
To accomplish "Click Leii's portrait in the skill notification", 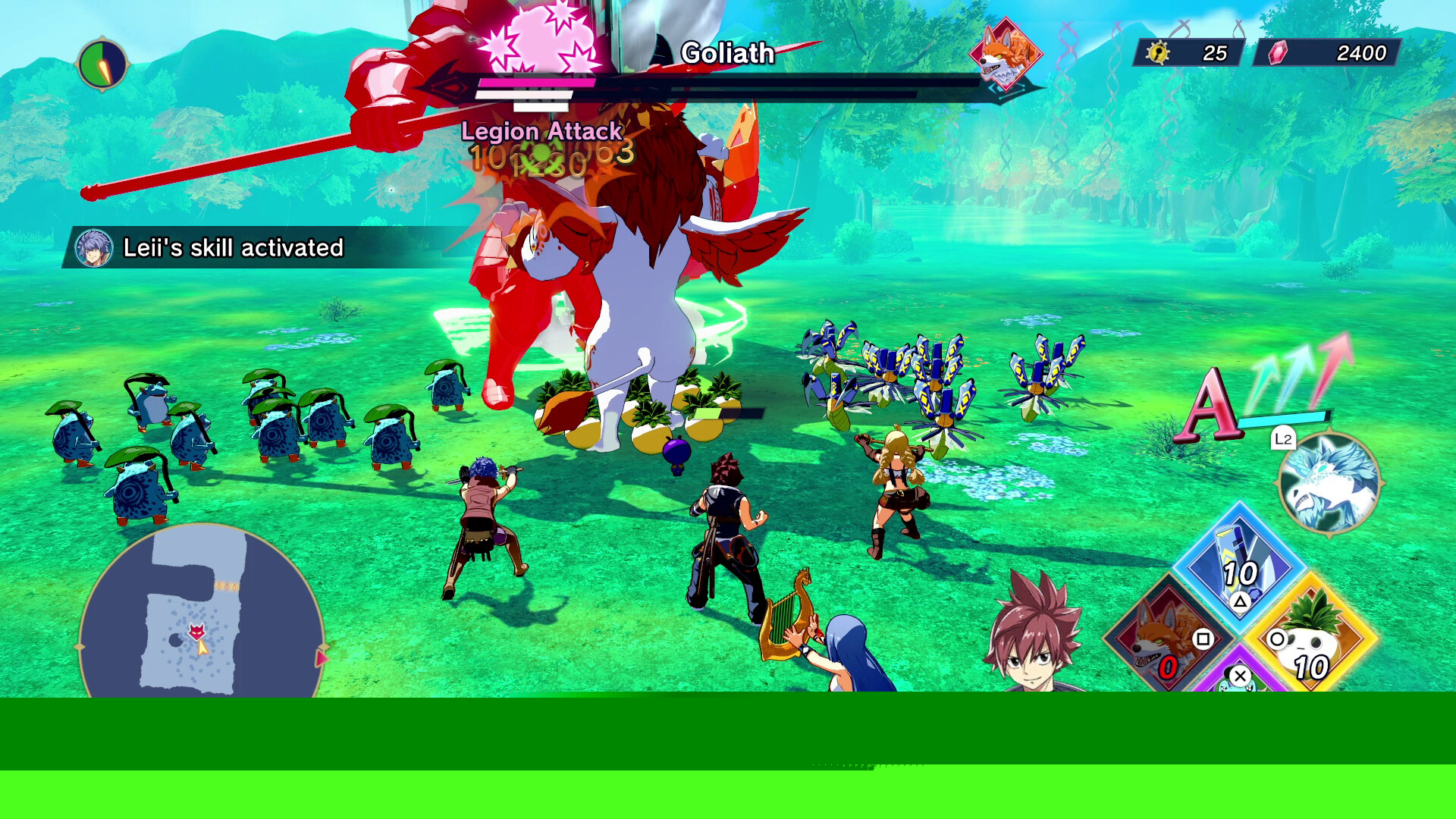I will pos(94,248).
